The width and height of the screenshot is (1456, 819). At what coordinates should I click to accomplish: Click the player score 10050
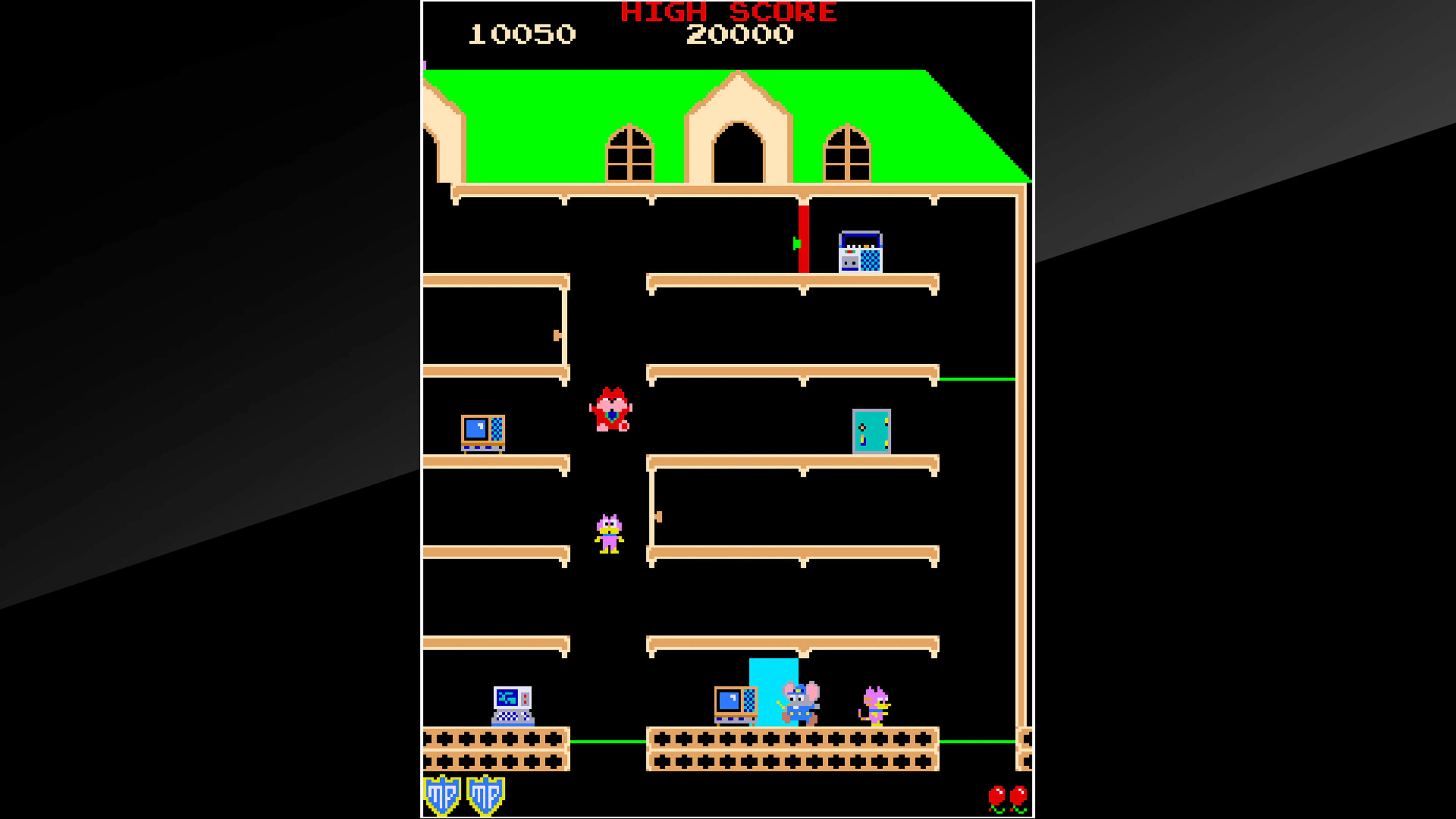[523, 35]
